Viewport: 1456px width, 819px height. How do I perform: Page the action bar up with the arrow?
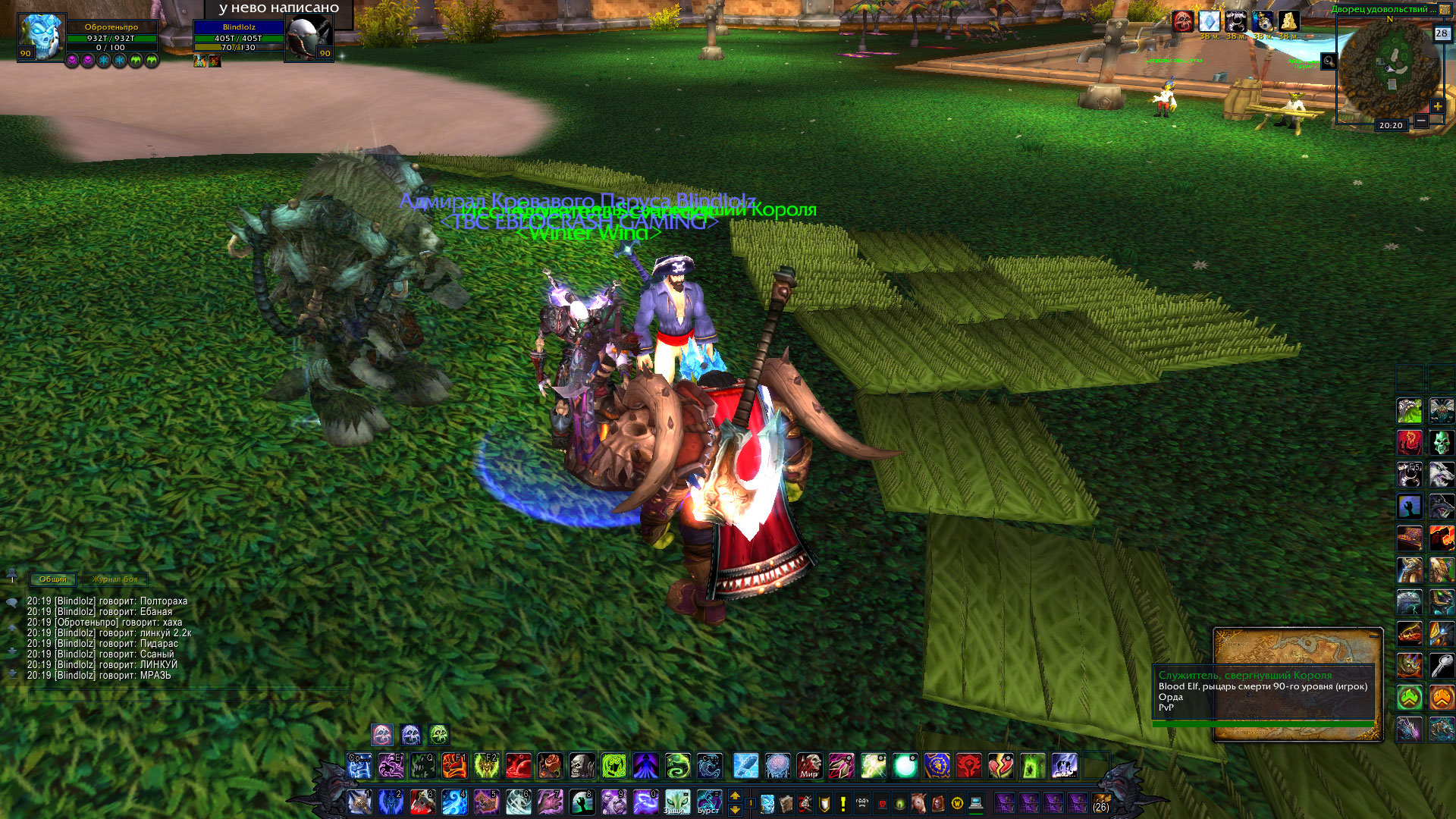pyautogui.click(x=734, y=795)
